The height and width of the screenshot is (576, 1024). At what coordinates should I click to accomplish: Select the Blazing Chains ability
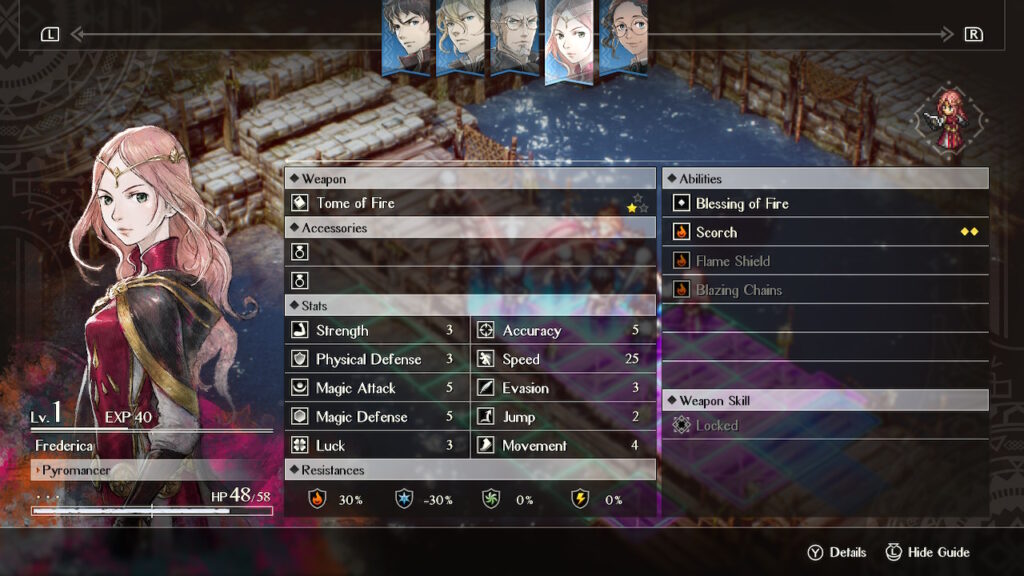pyautogui.click(x=825, y=290)
